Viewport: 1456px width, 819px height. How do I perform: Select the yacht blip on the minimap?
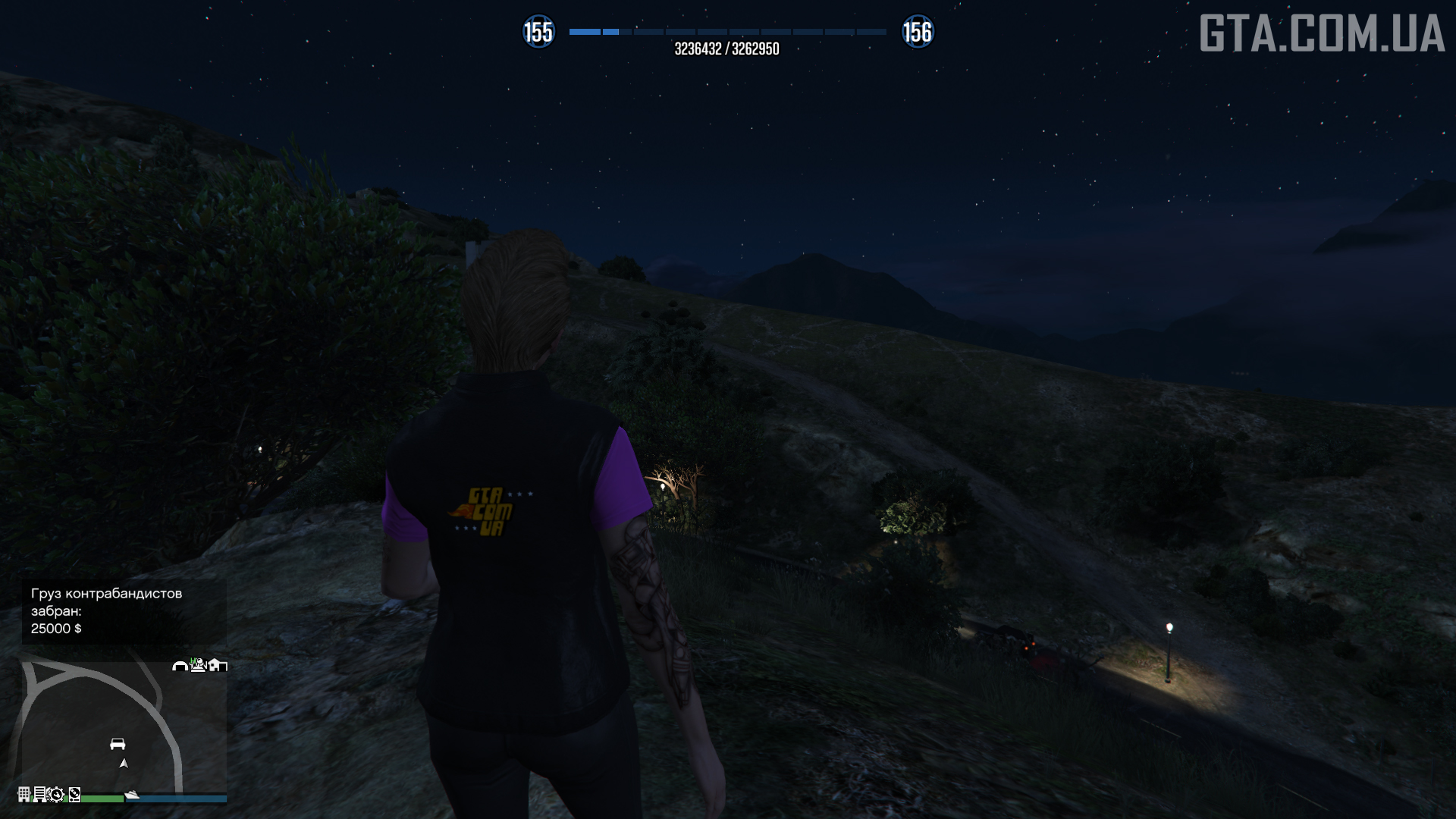pyautogui.click(x=132, y=795)
